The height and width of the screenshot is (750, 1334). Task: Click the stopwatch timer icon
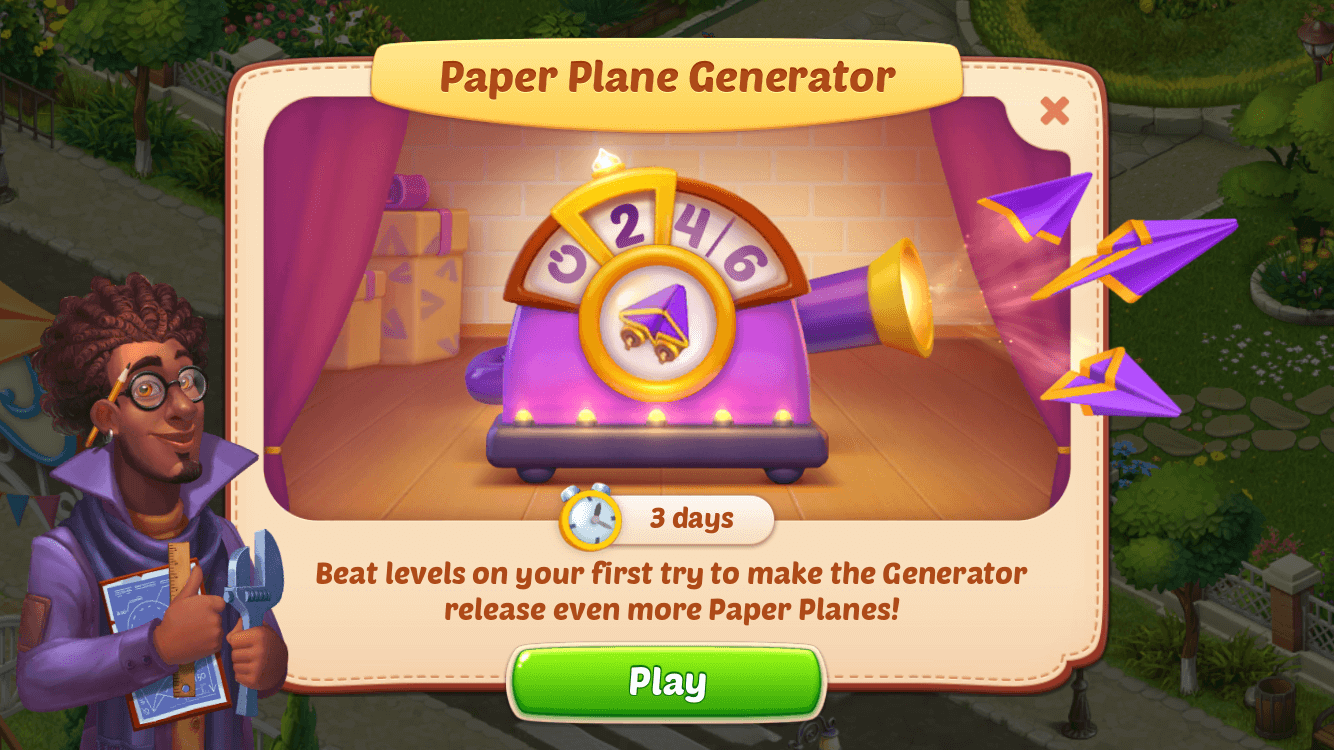tap(592, 518)
